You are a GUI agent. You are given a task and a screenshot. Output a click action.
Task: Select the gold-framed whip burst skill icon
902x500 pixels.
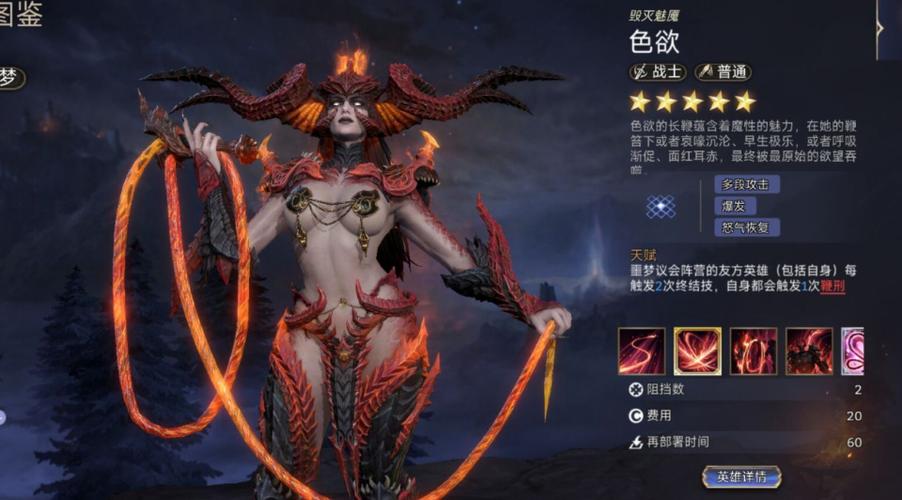tap(697, 351)
